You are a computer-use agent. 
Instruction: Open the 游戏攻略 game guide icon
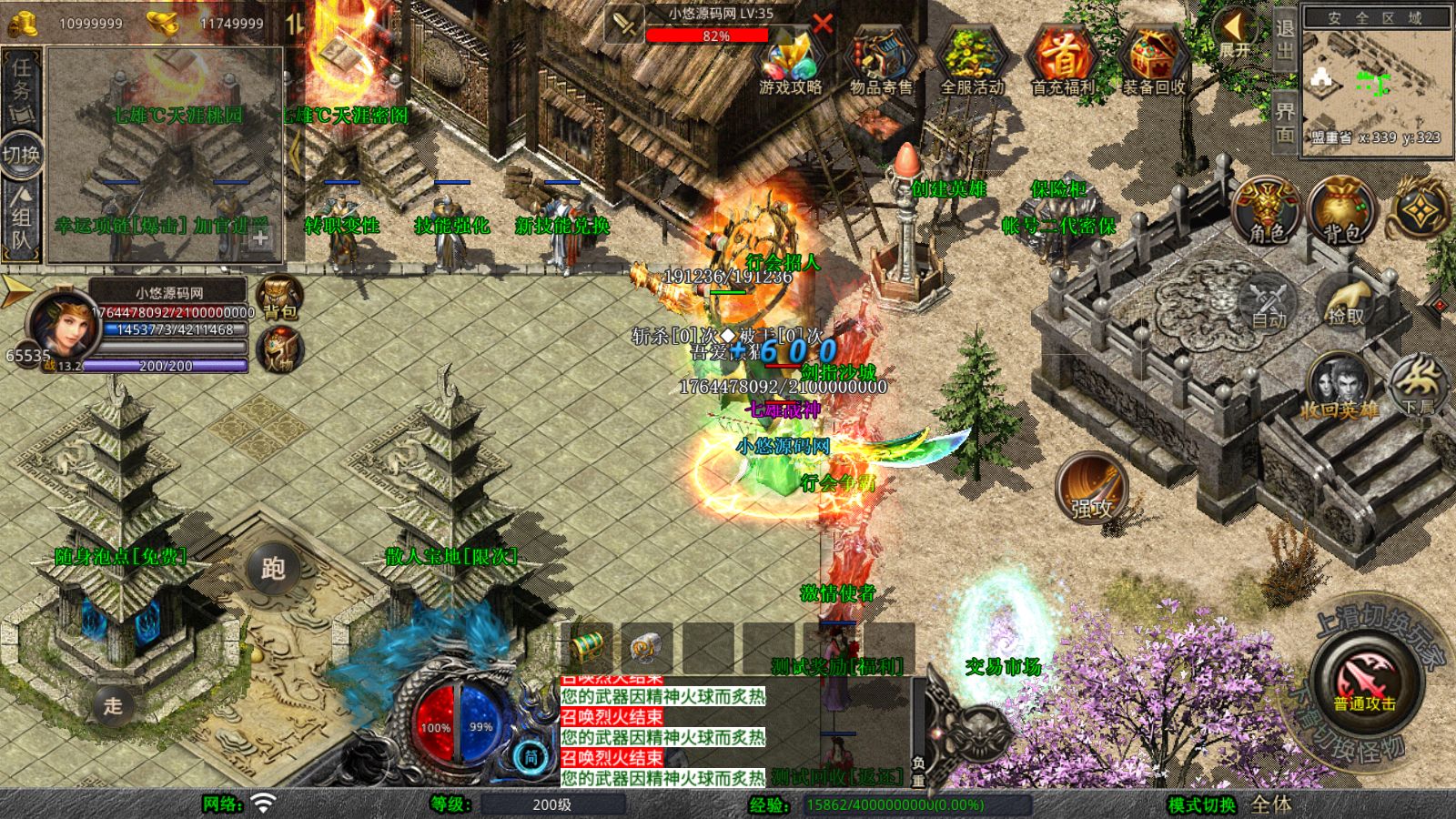[790, 62]
